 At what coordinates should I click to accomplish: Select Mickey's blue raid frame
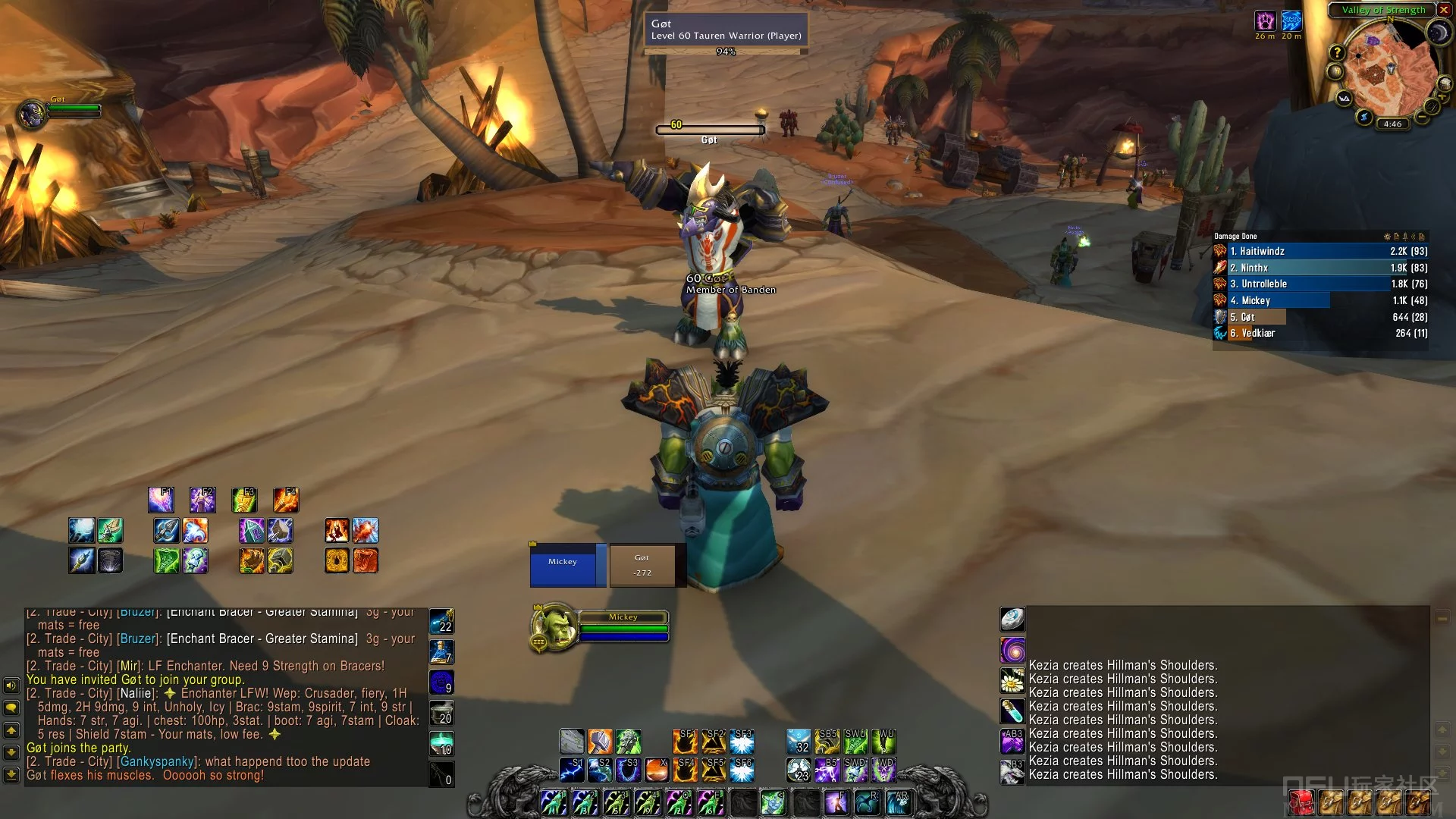click(563, 565)
